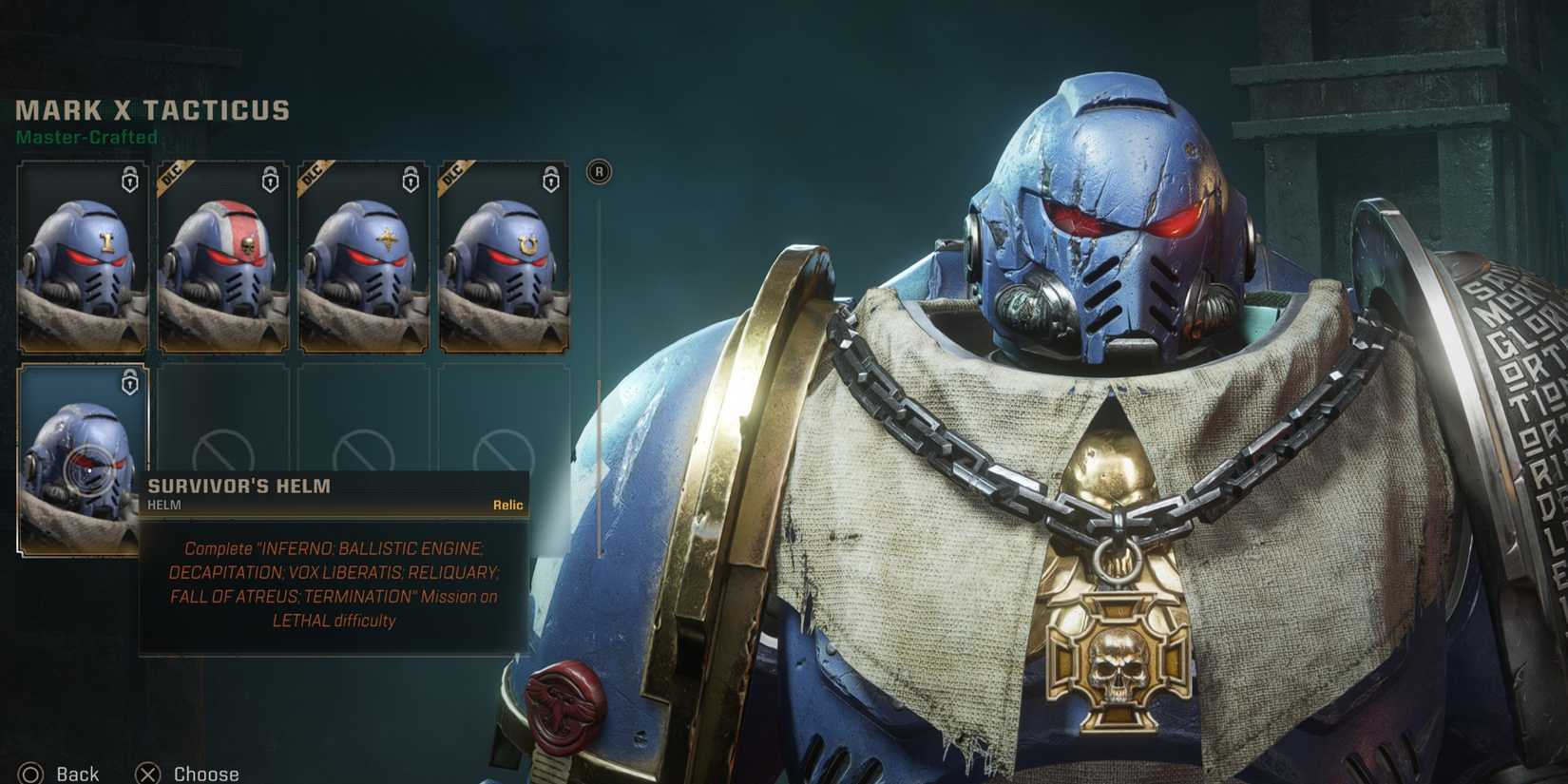Click the X icon next to Choose
The width and height of the screenshot is (1568, 784).
pos(148,774)
